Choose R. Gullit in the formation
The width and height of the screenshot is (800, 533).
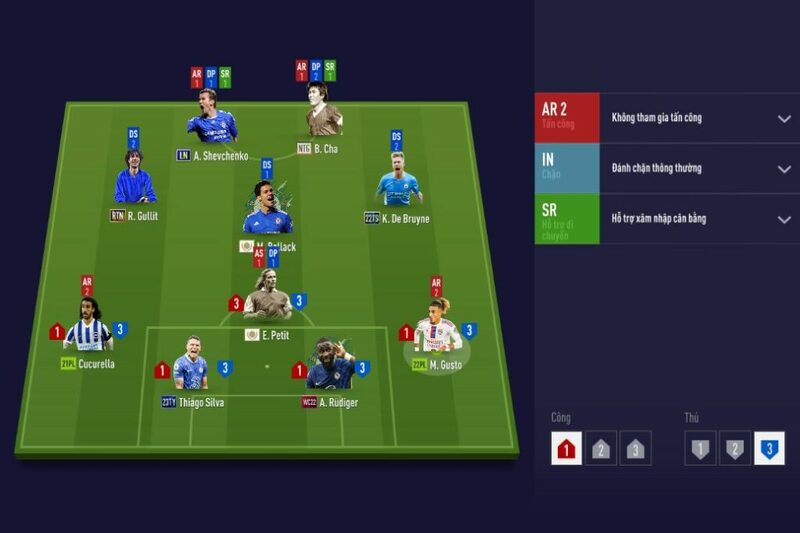tap(135, 180)
